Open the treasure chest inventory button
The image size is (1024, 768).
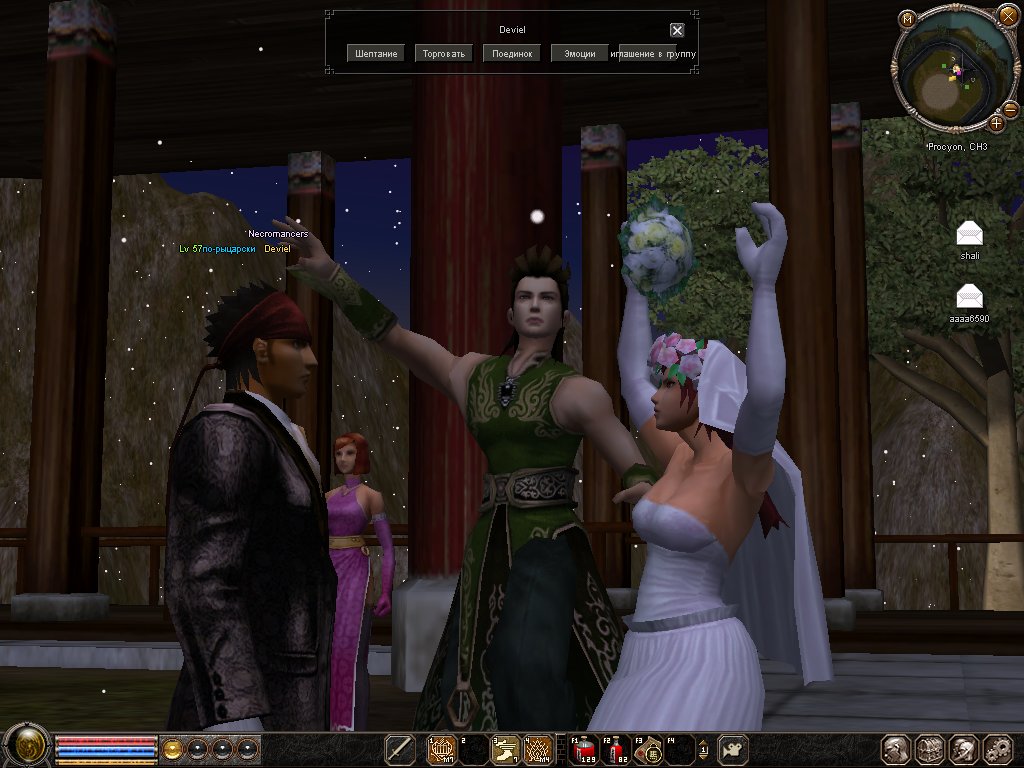pyautogui.click(x=930, y=748)
